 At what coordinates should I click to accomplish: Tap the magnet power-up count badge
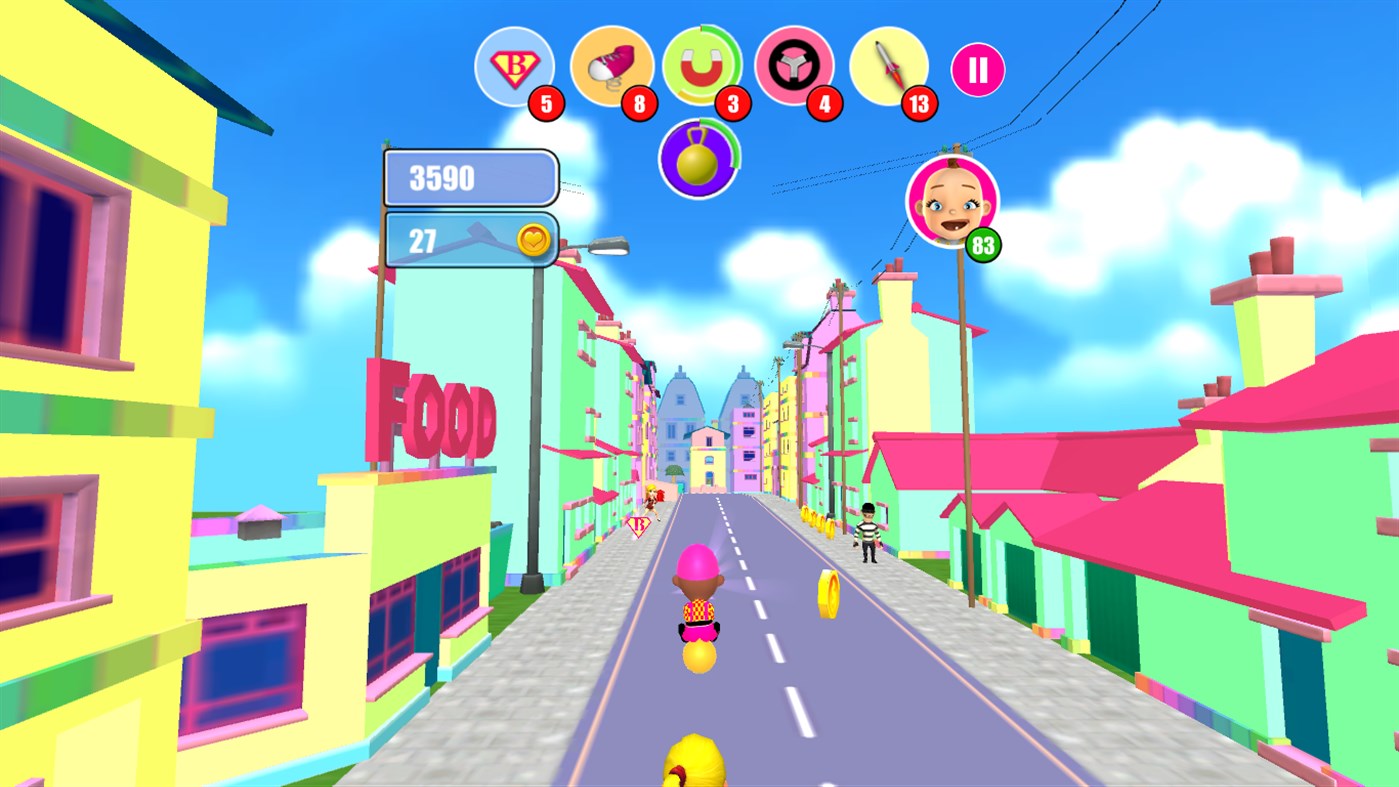[731, 103]
